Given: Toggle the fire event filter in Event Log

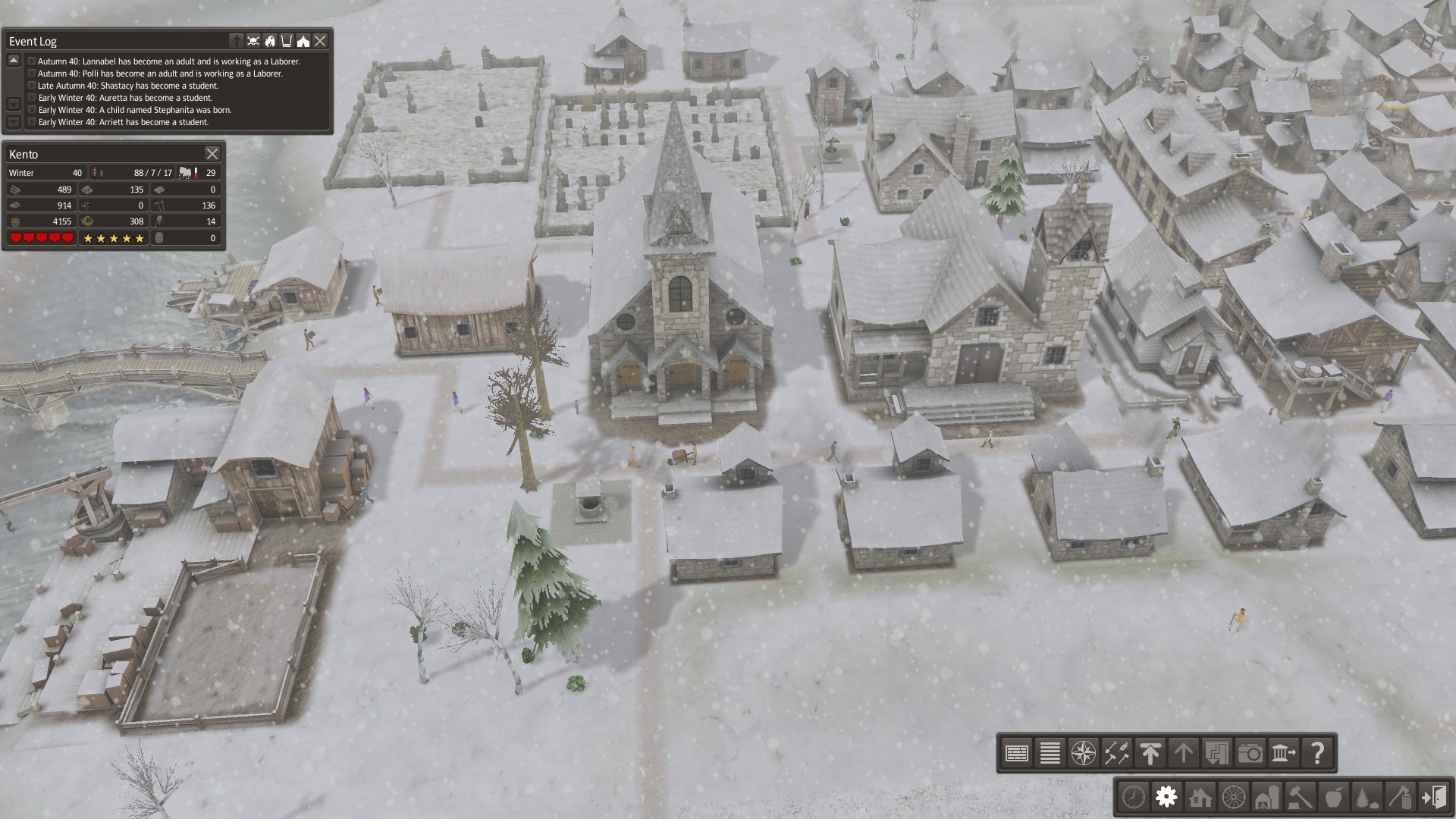Looking at the screenshot, I should point(270,41).
